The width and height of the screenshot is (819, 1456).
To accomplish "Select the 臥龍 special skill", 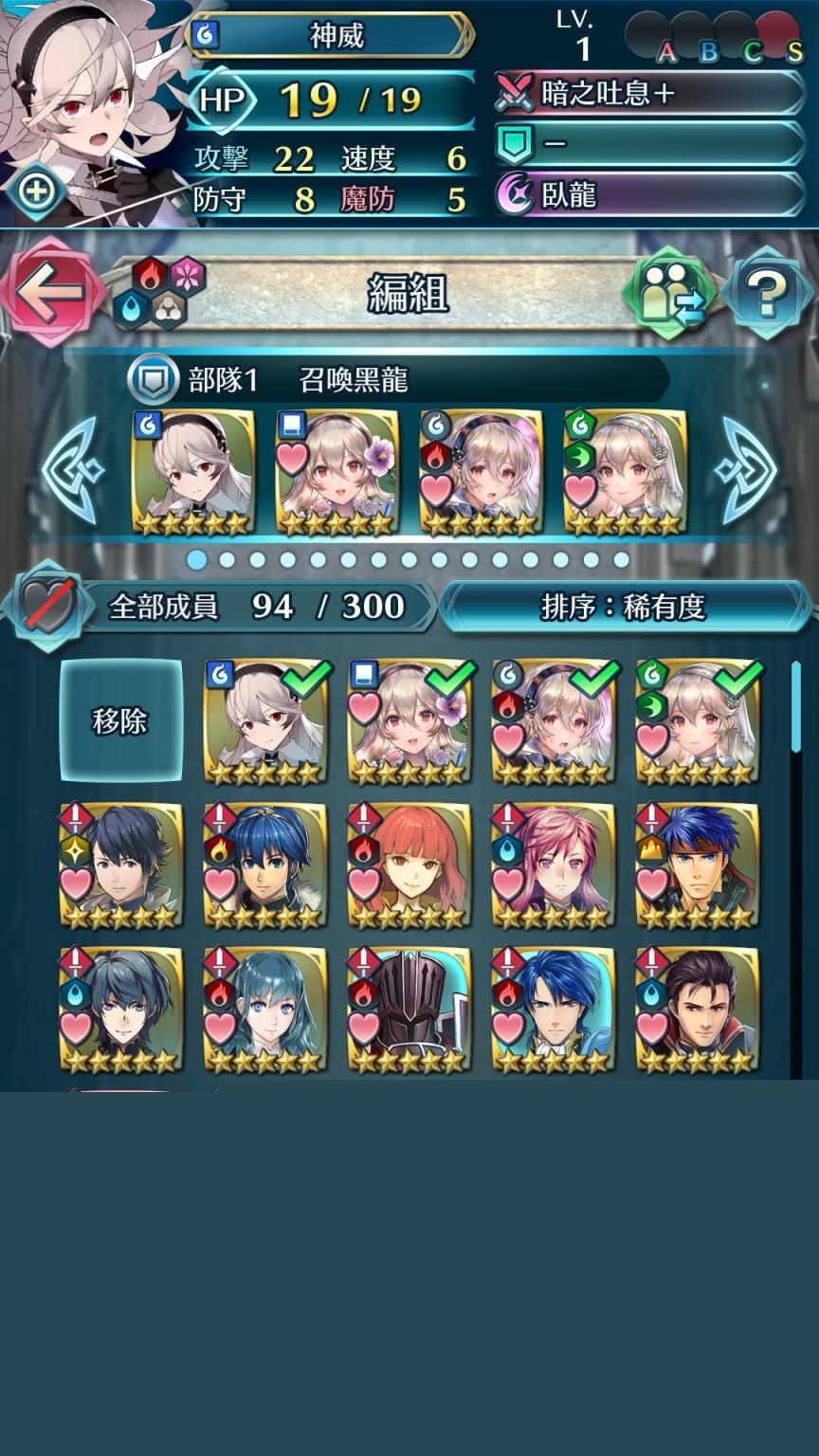I will pyautogui.click(x=648, y=194).
